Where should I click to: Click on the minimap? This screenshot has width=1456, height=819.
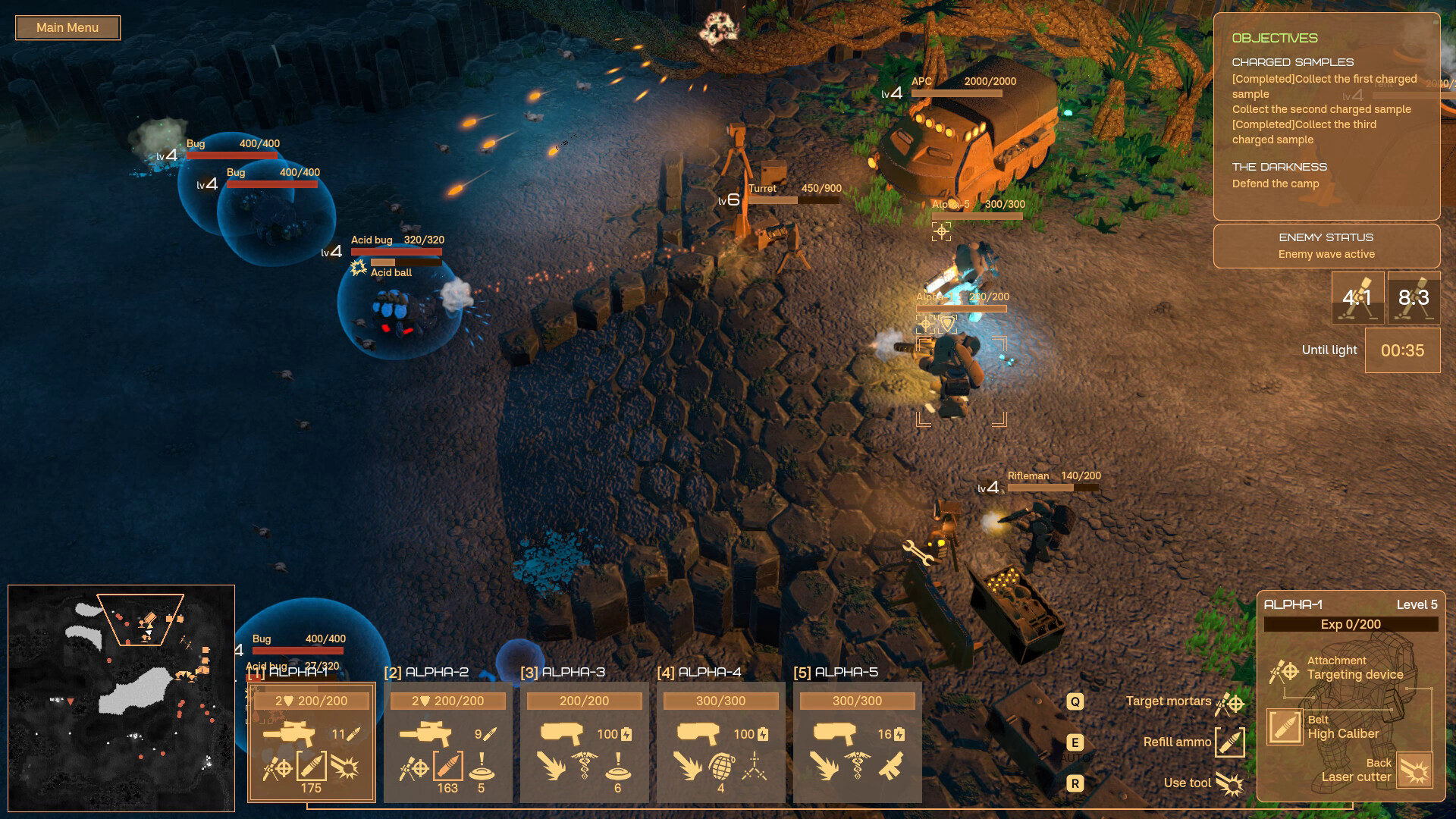point(121,698)
